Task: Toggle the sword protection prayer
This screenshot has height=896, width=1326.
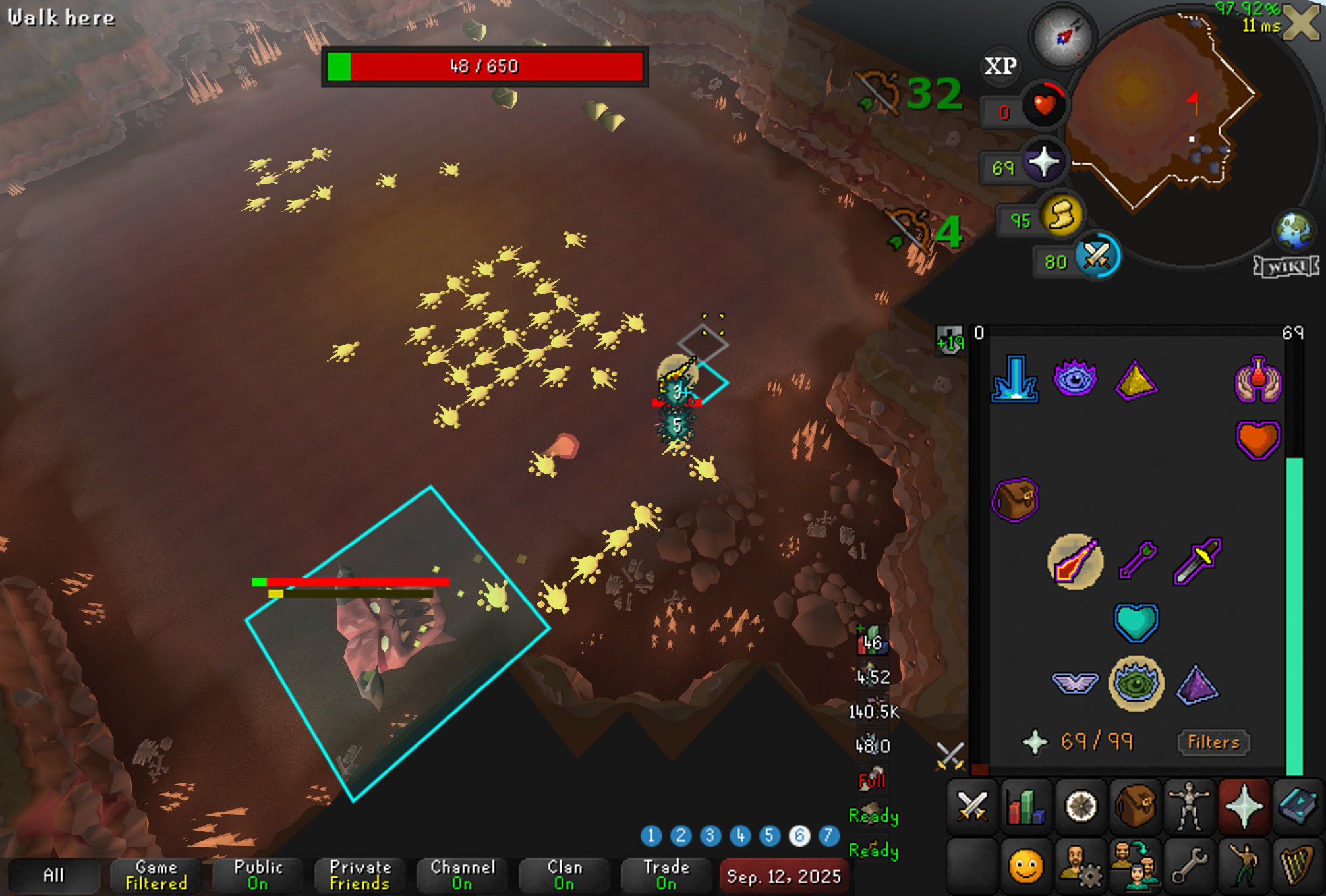Action: click(x=1197, y=561)
